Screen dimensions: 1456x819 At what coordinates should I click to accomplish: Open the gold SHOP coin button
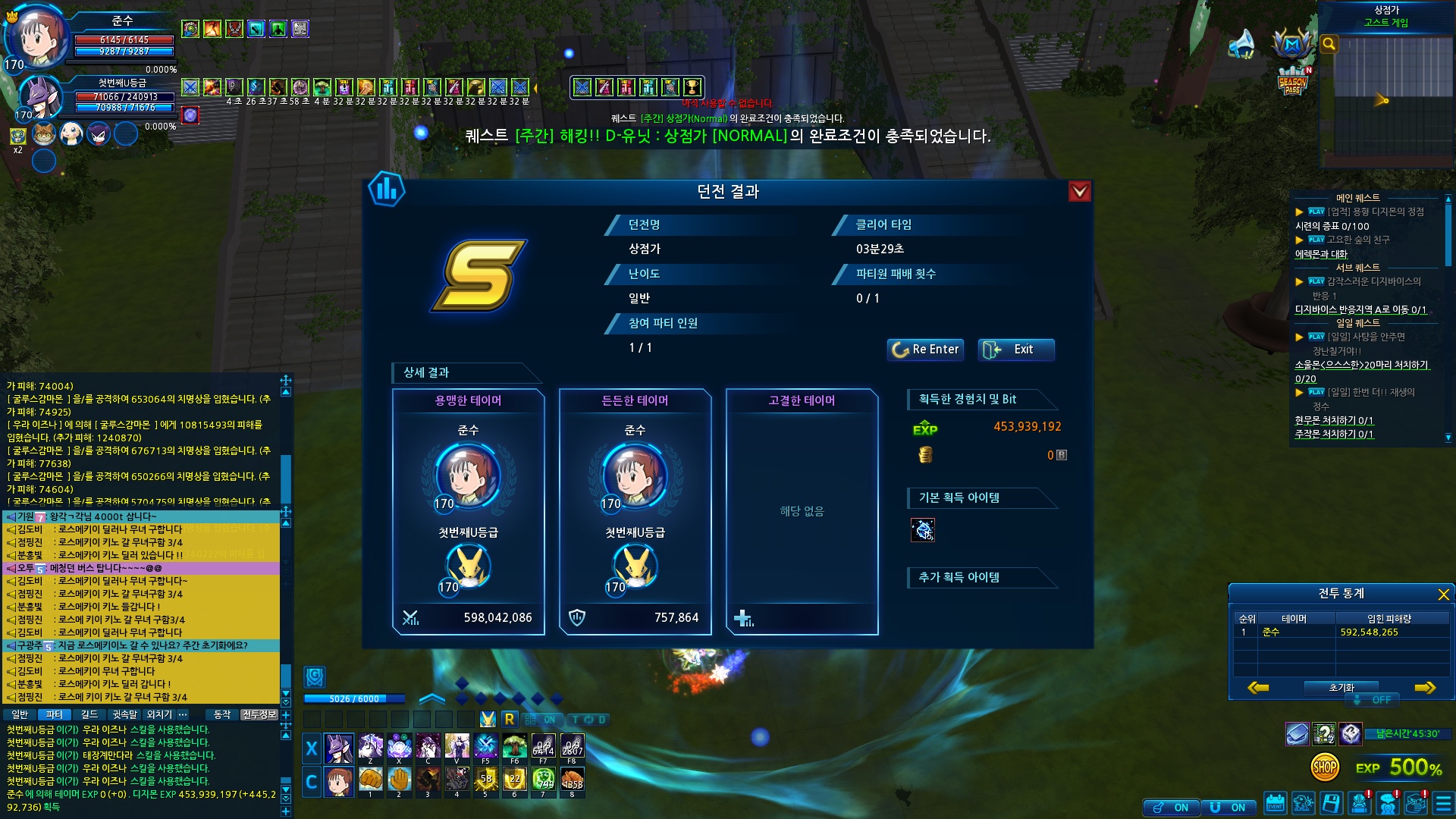pyautogui.click(x=1324, y=767)
